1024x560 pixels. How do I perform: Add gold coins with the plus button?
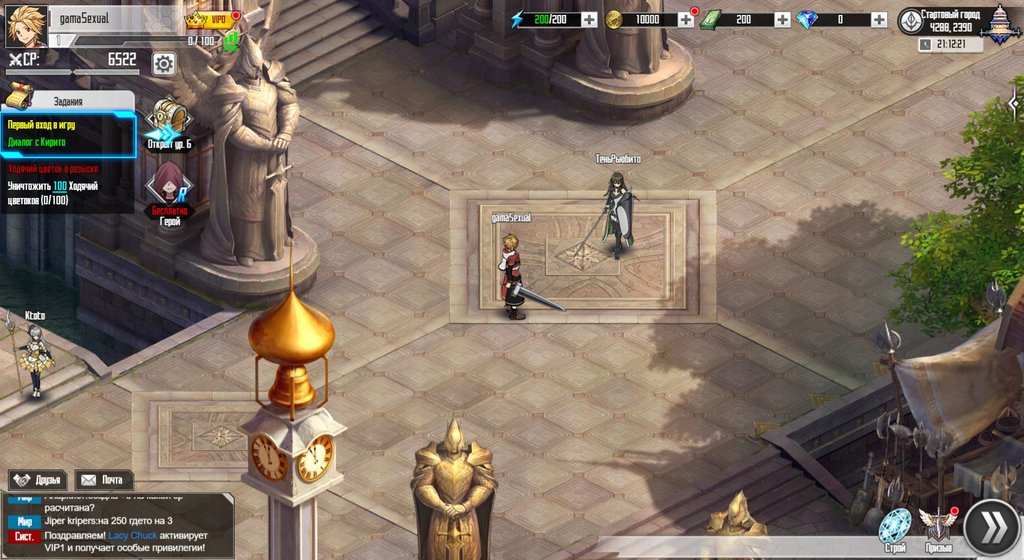(686, 20)
